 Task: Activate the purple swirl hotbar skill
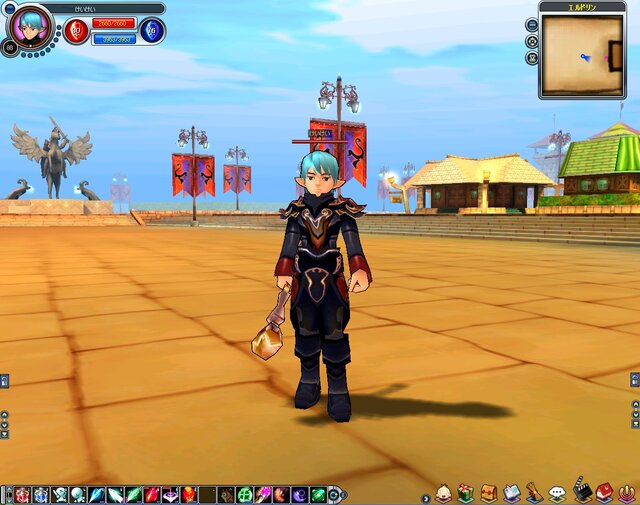click(300, 494)
